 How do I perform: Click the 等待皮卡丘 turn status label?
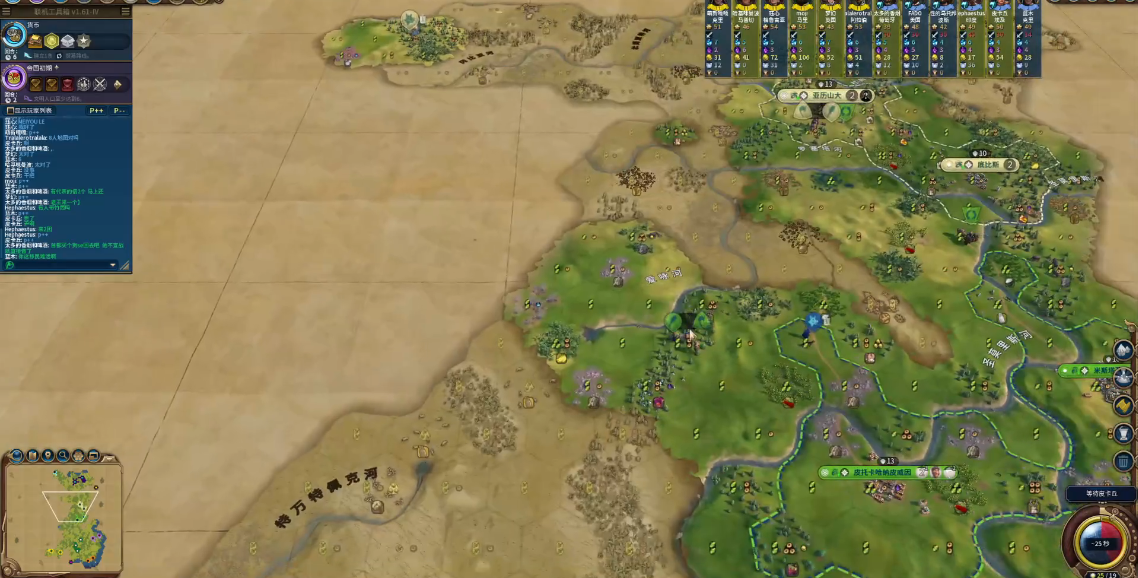[1092, 494]
